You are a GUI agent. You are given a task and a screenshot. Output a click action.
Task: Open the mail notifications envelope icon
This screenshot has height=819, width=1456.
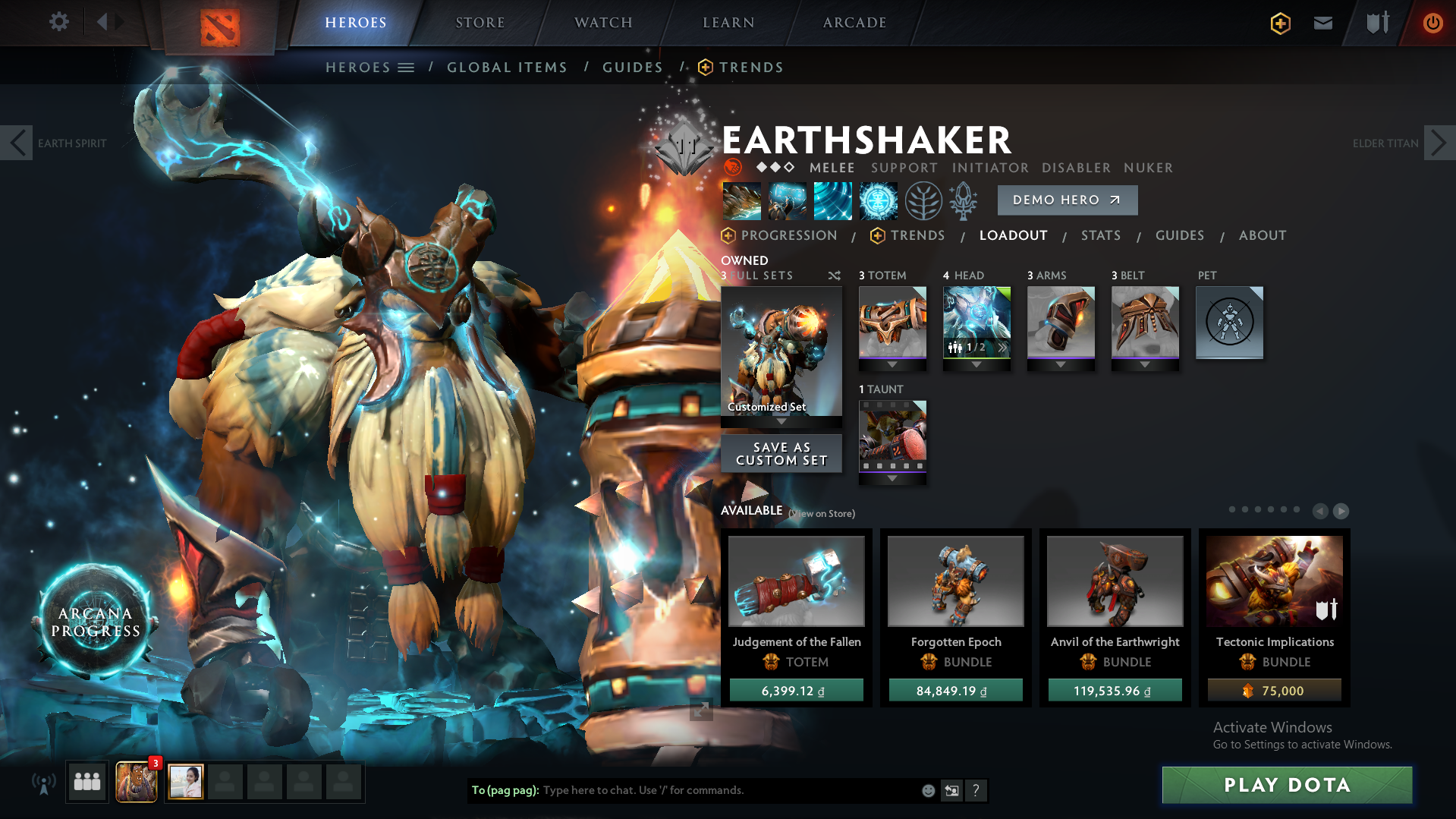(1322, 22)
